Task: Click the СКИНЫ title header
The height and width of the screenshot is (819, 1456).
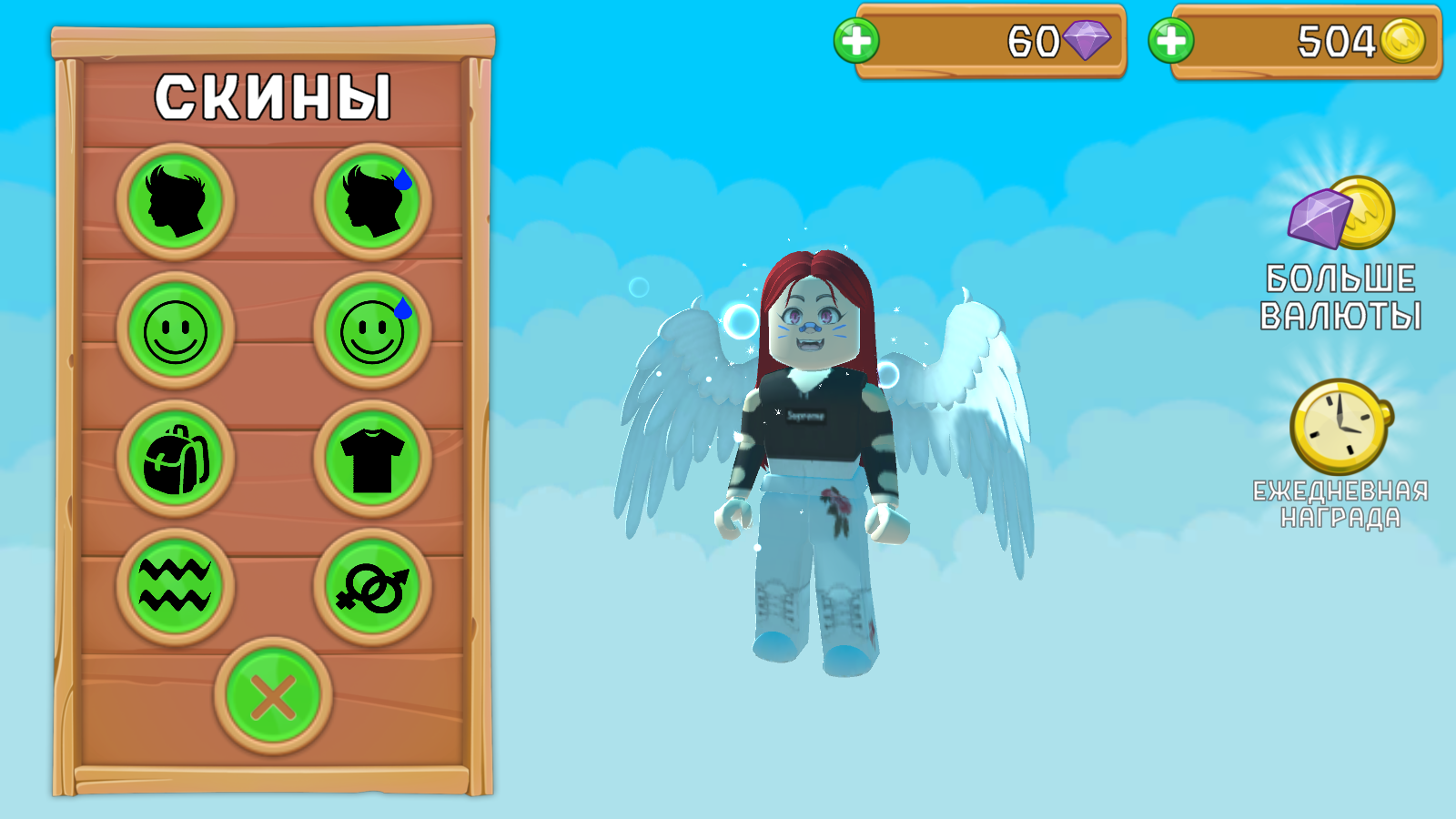Action: 275,96
